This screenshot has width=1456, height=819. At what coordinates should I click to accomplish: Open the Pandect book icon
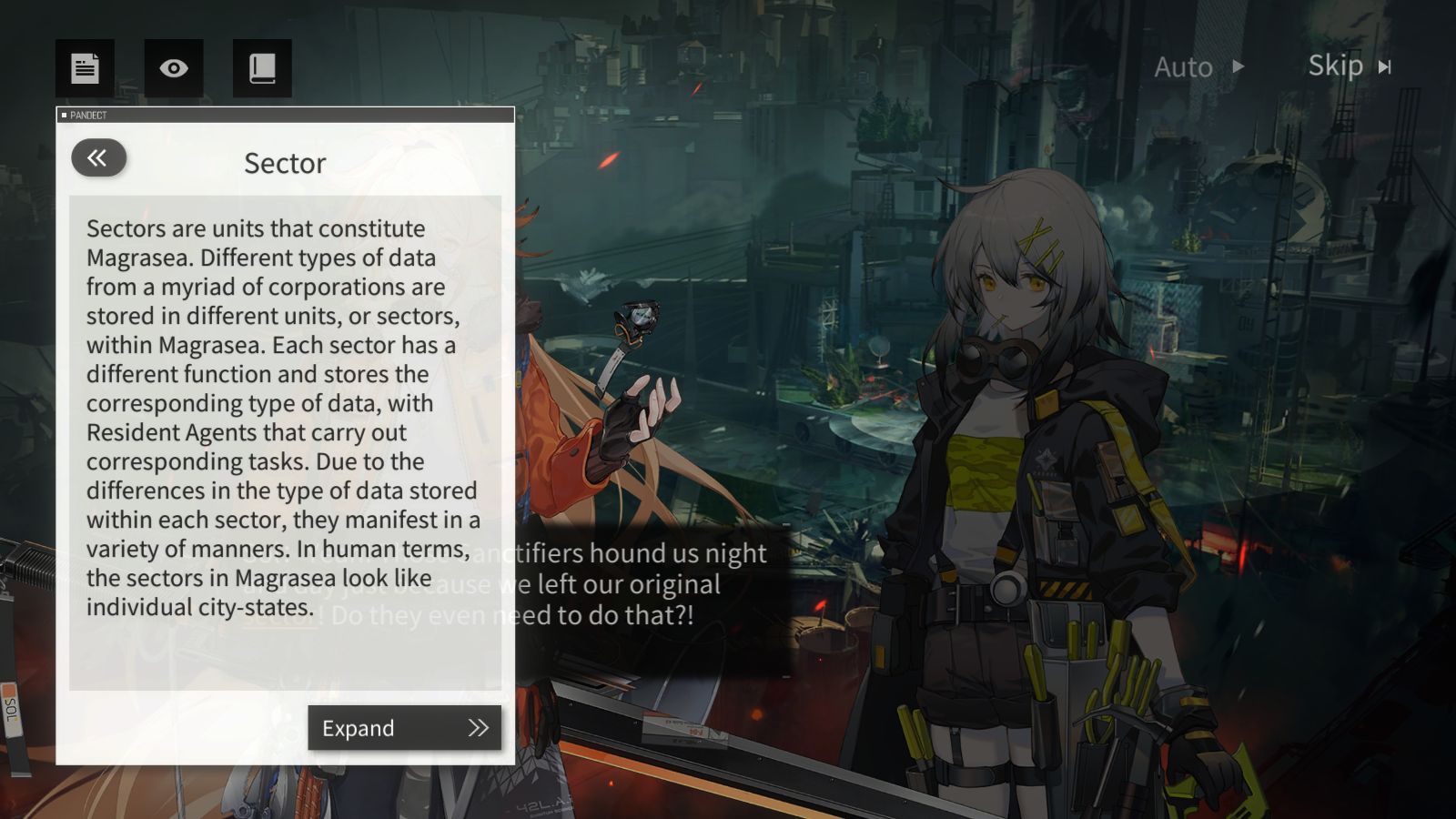click(262, 68)
